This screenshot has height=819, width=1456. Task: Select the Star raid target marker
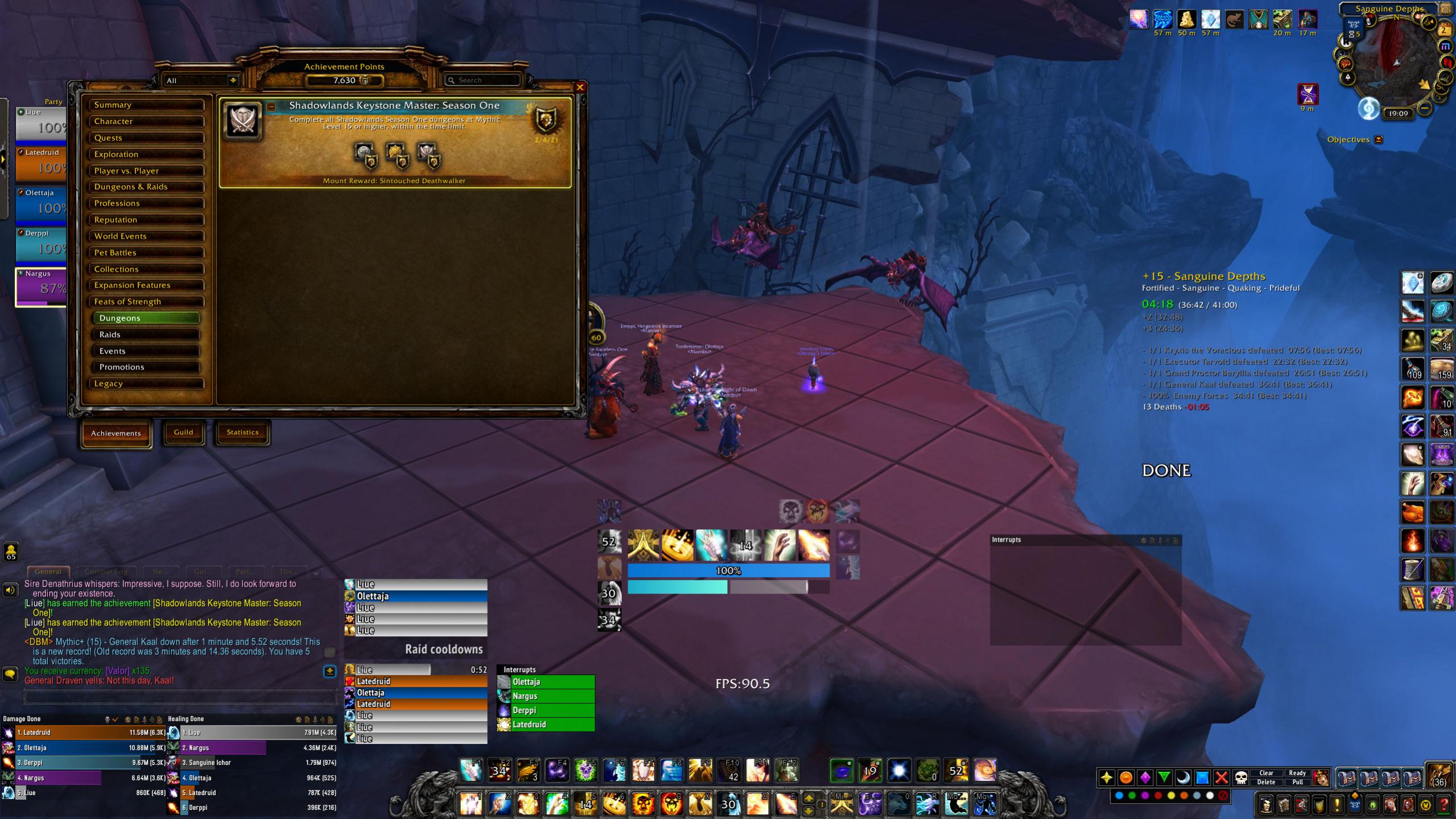(1107, 777)
